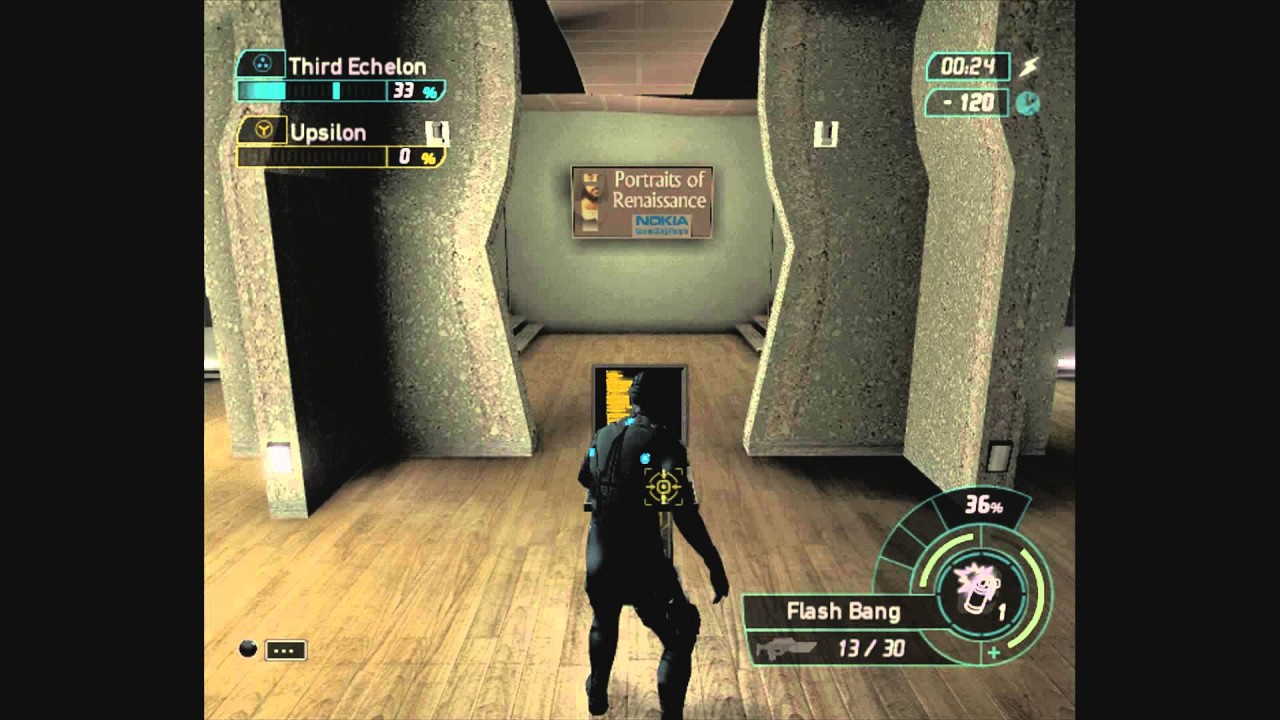1280x720 pixels.
Task: Open the ellipsis message box
Action: (286, 650)
